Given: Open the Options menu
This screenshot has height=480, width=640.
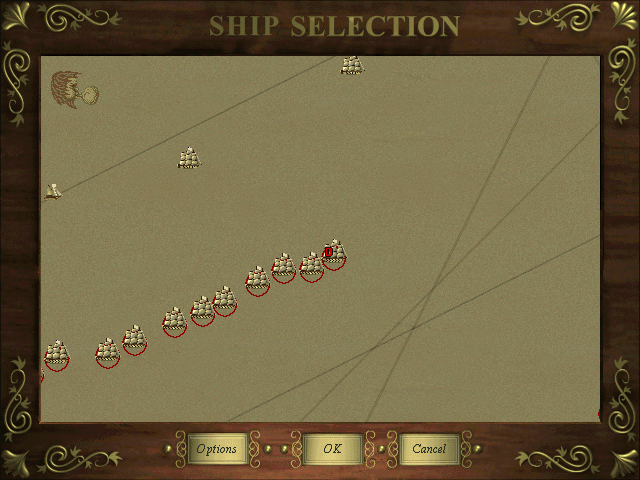Looking at the screenshot, I should coord(217,449).
